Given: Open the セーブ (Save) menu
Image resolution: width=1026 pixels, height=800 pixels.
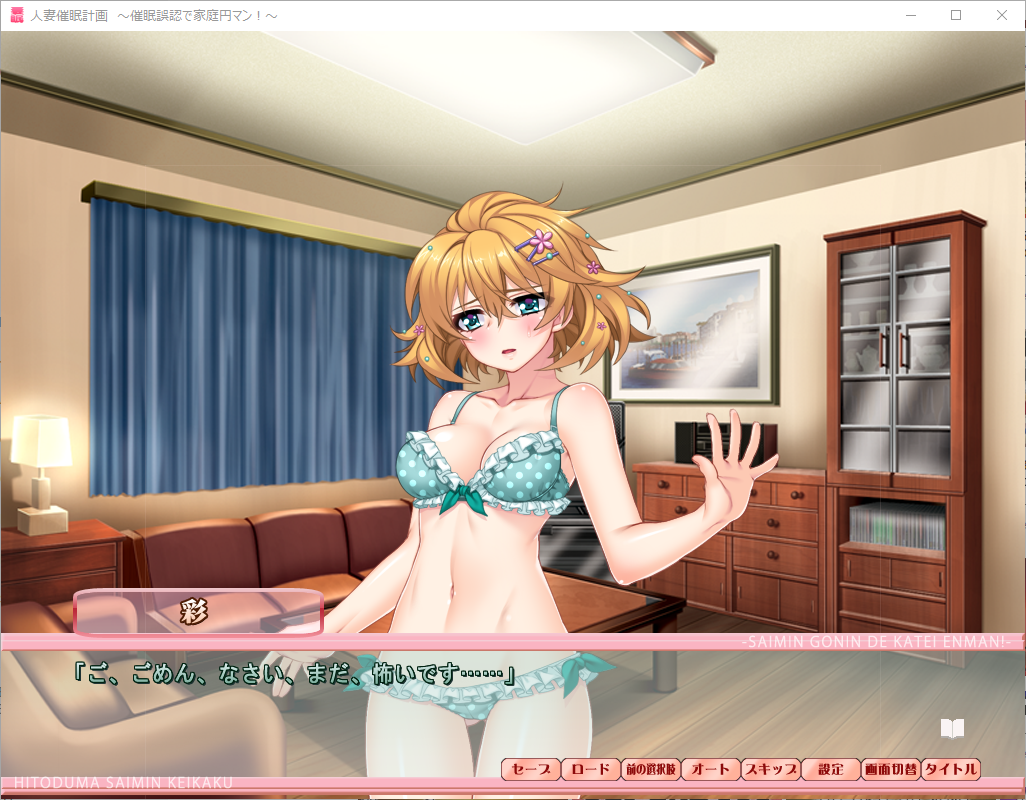Looking at the screenshot, I should pyautogui.click(x=531, y=769).
